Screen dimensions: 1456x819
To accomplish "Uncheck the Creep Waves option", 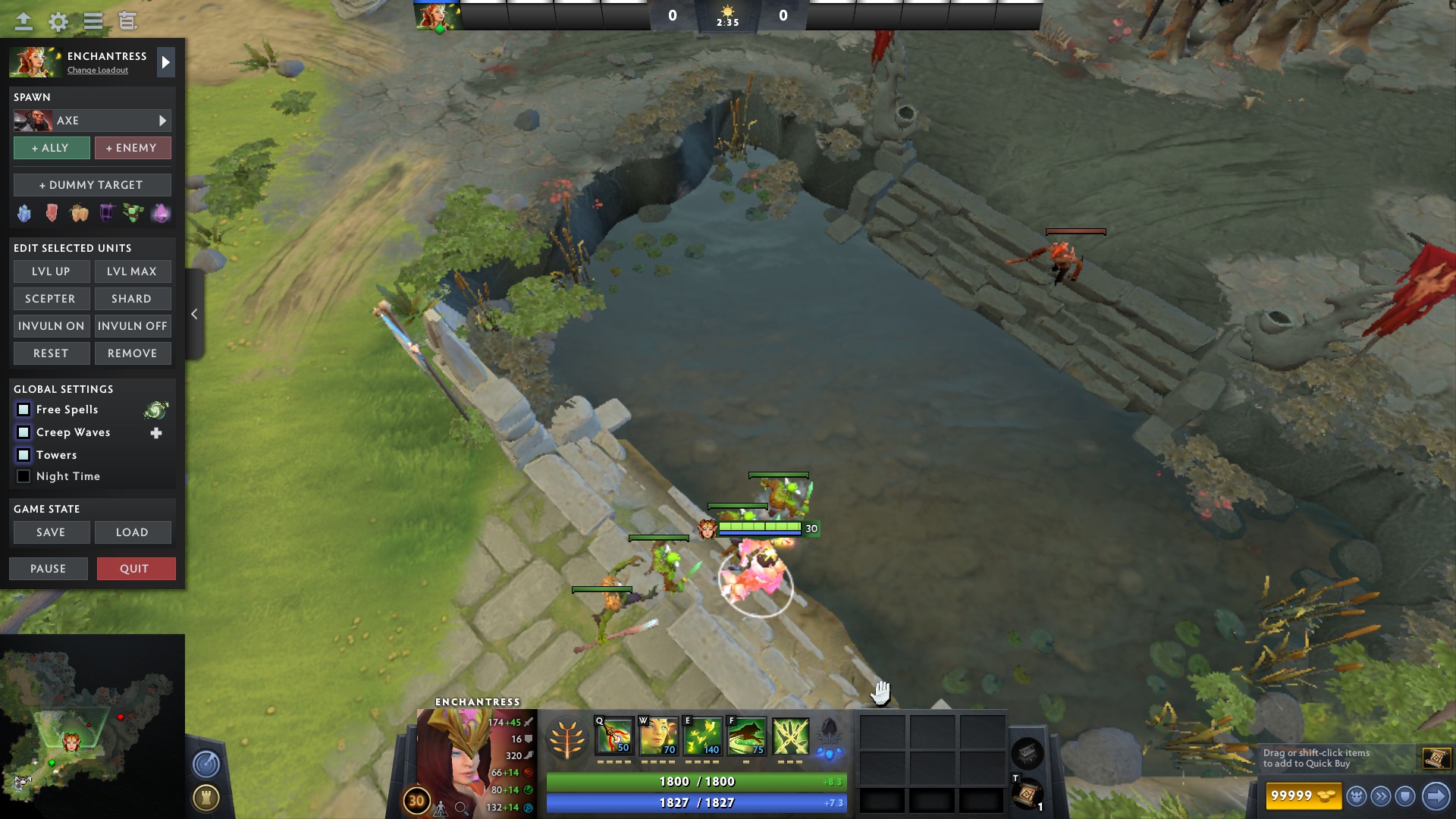I will tap(24, 432).
